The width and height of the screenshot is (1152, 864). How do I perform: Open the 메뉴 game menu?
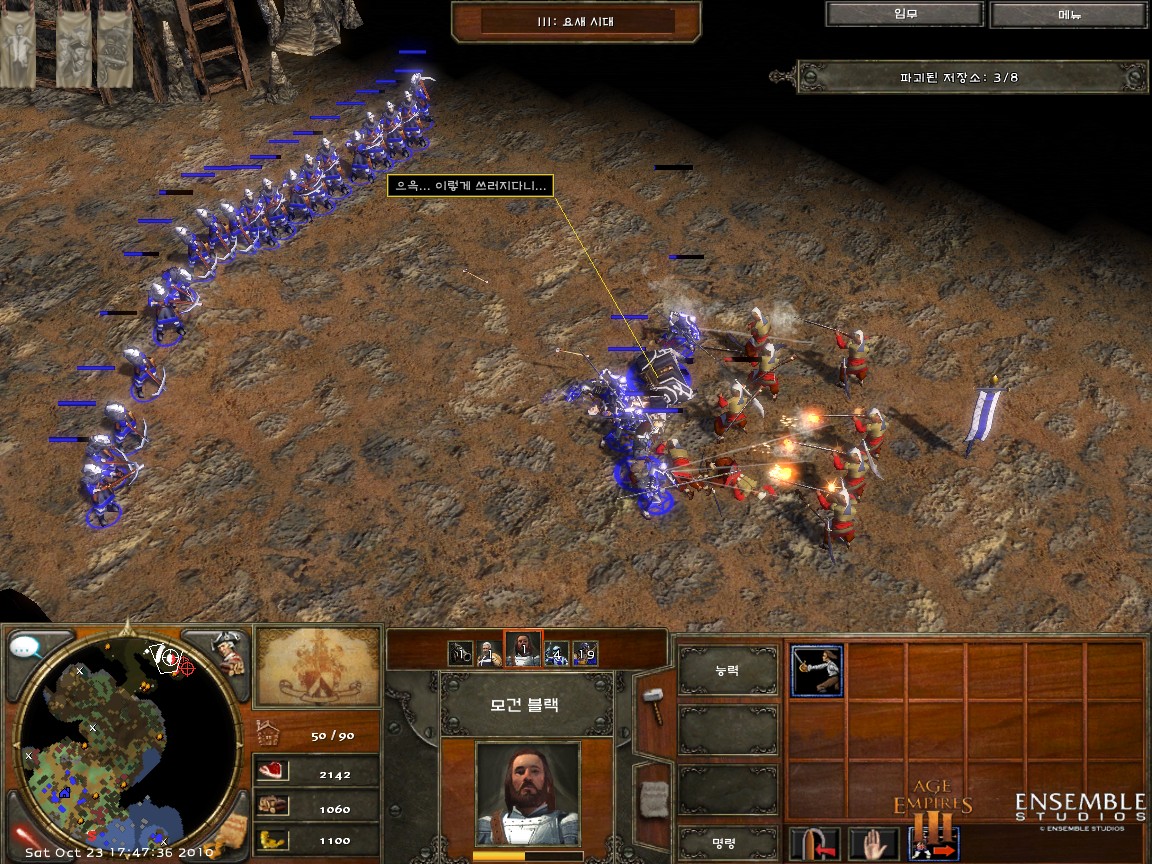(x=1069, y=14)
